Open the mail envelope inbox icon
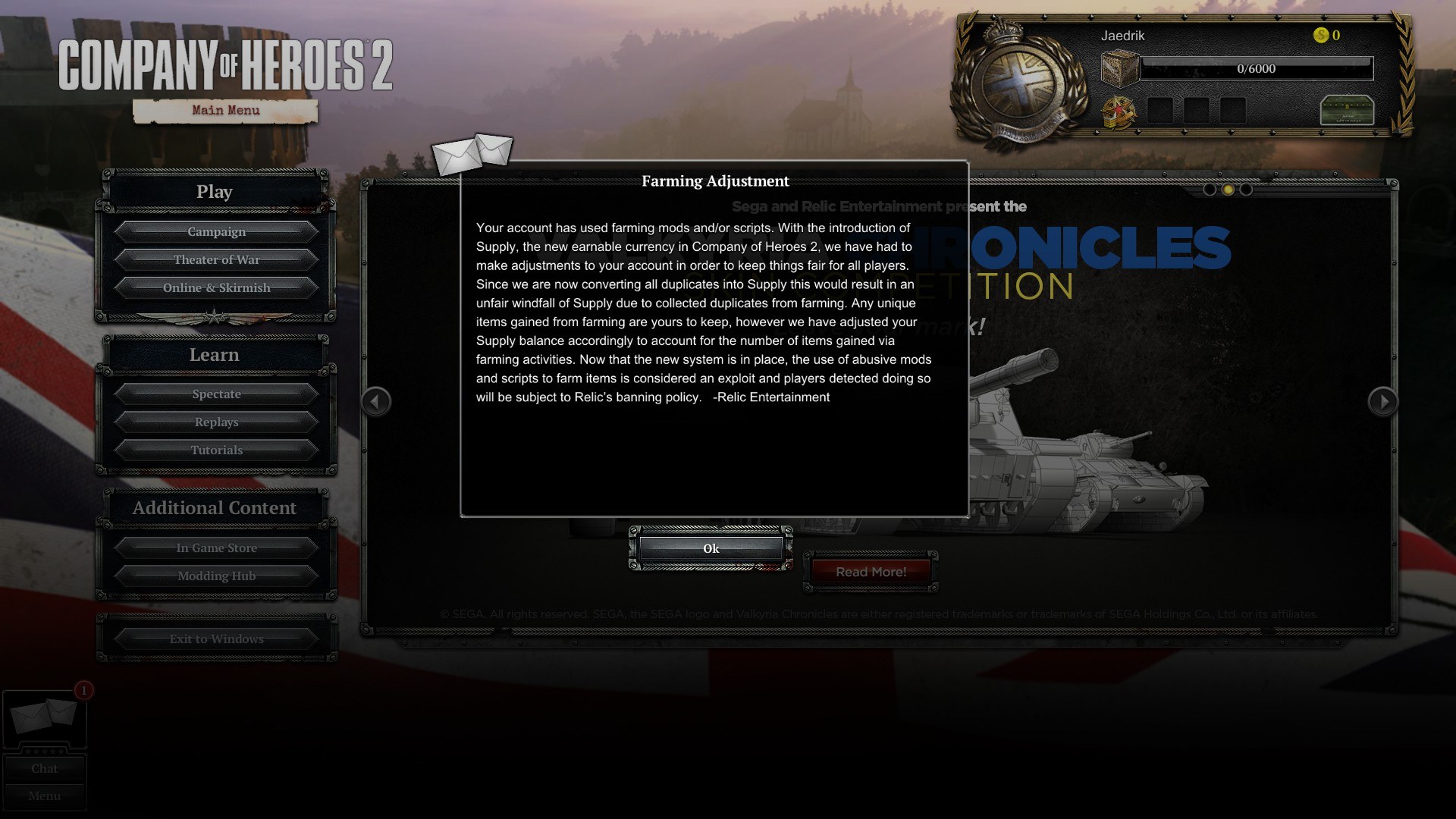This screenshot has width=1456, height=819. pos(44,717)
